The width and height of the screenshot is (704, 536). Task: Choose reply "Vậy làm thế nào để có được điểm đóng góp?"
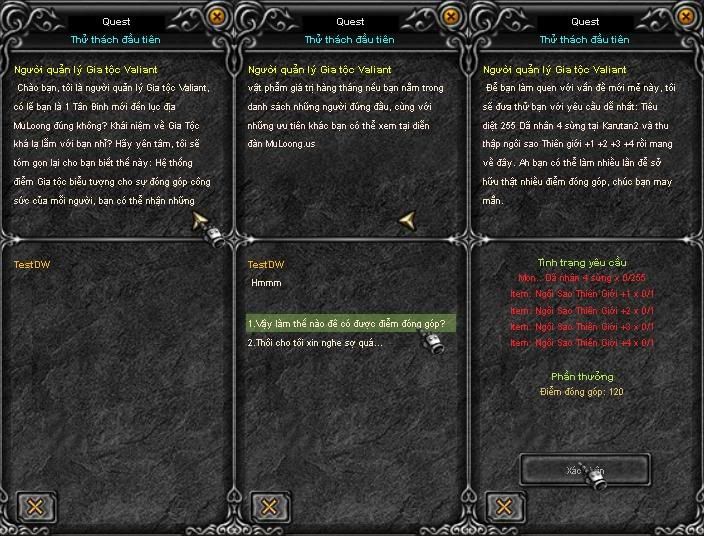(x=346, y=324)
